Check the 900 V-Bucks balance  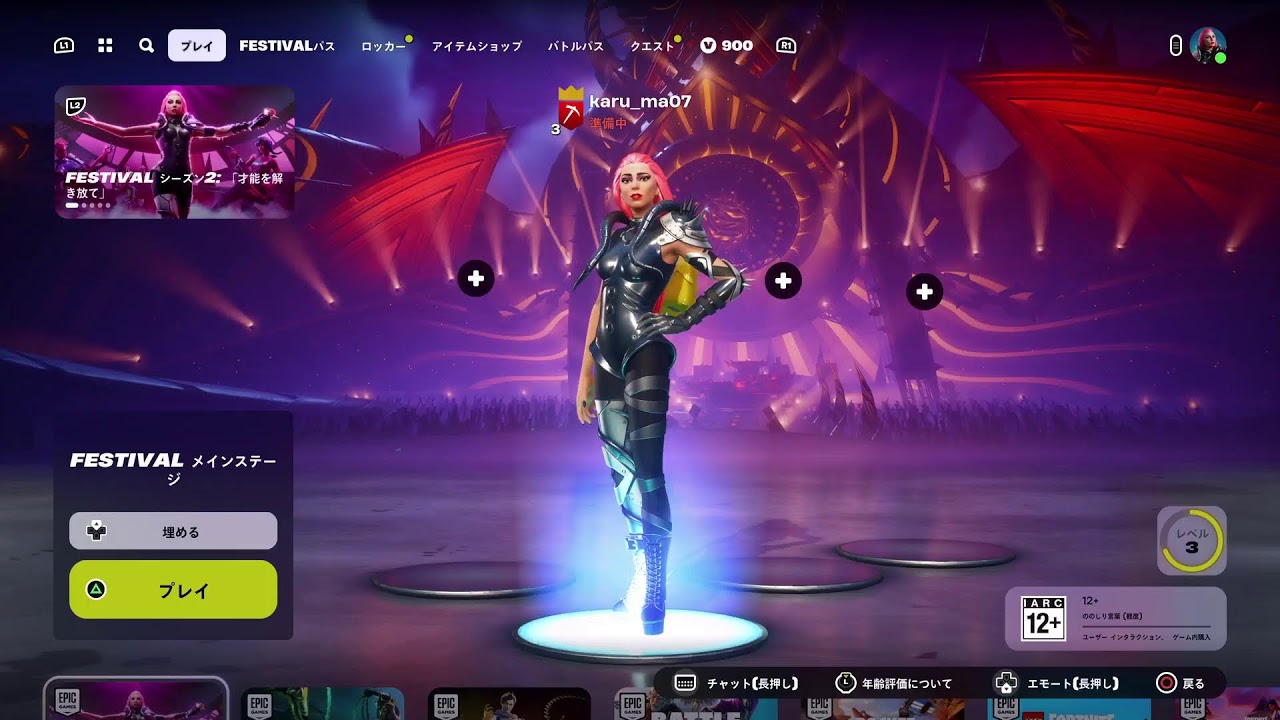pos(727,46)
